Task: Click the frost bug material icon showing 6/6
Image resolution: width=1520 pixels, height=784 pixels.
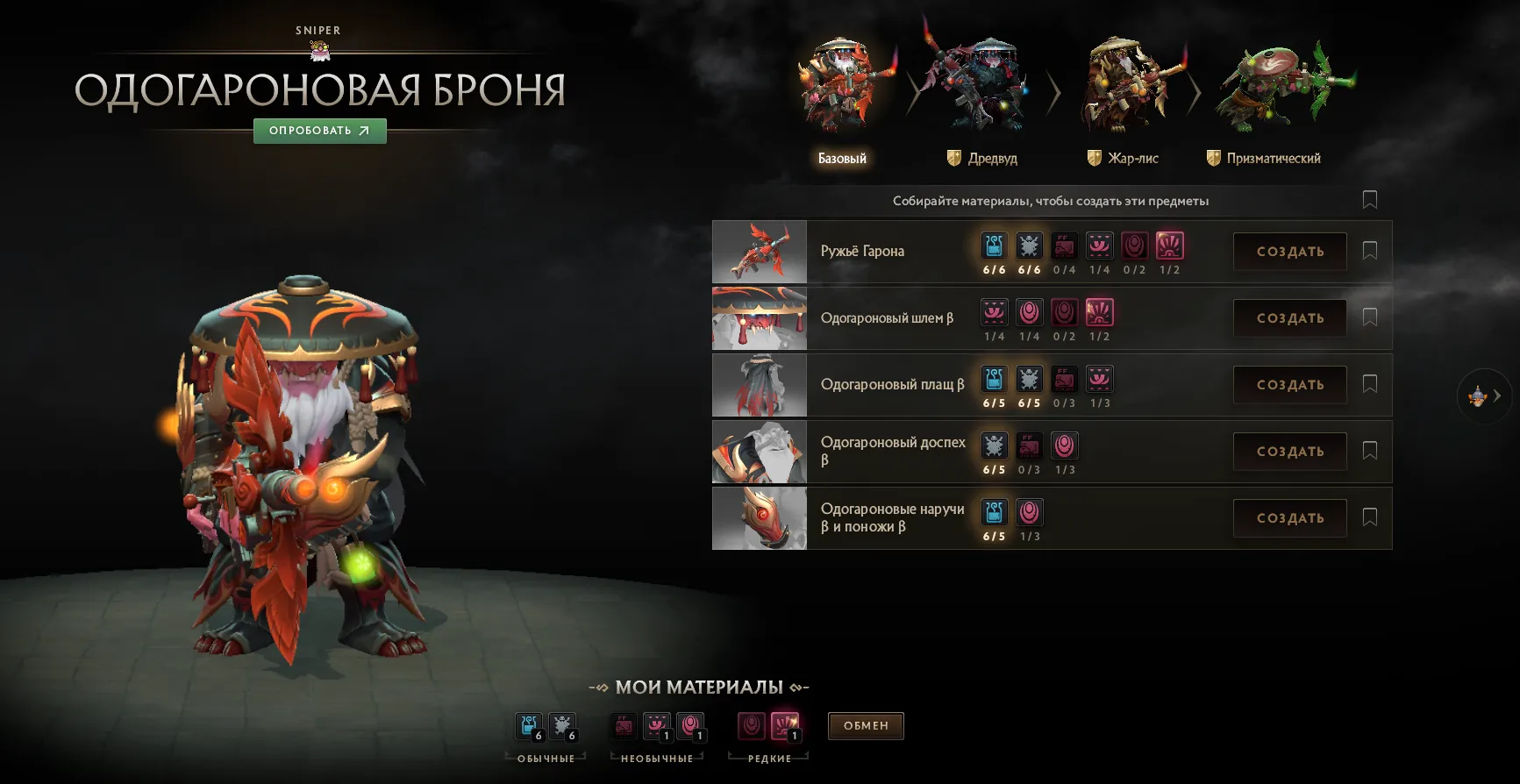Action: (1030, 246)
